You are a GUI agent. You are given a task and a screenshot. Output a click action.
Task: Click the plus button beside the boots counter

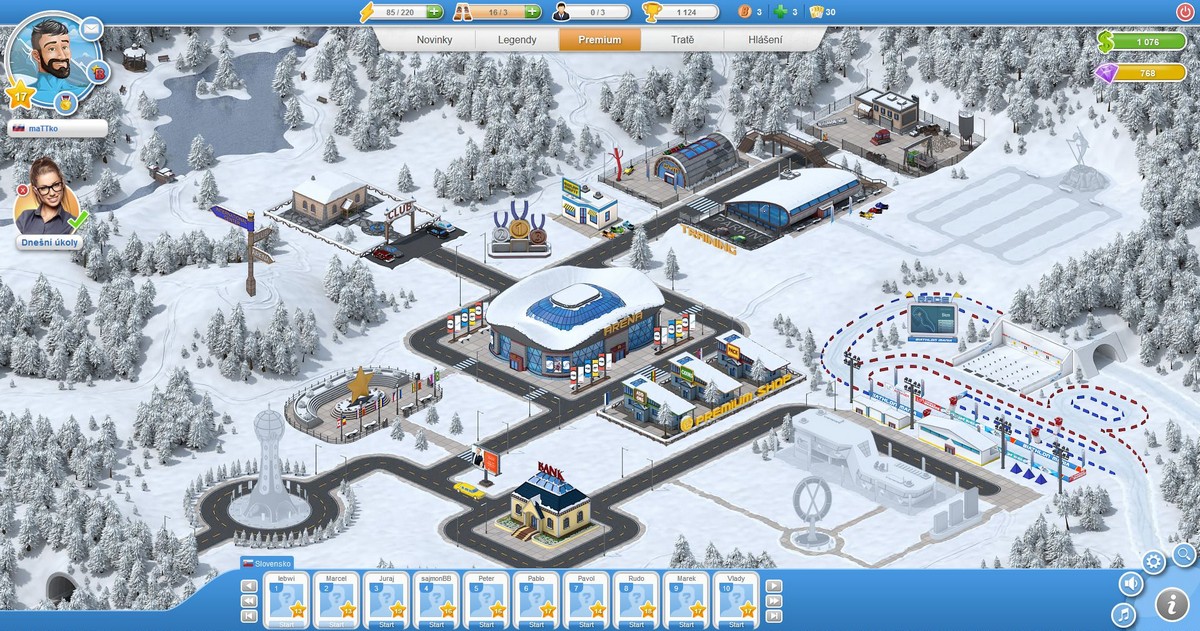(532, 12)
